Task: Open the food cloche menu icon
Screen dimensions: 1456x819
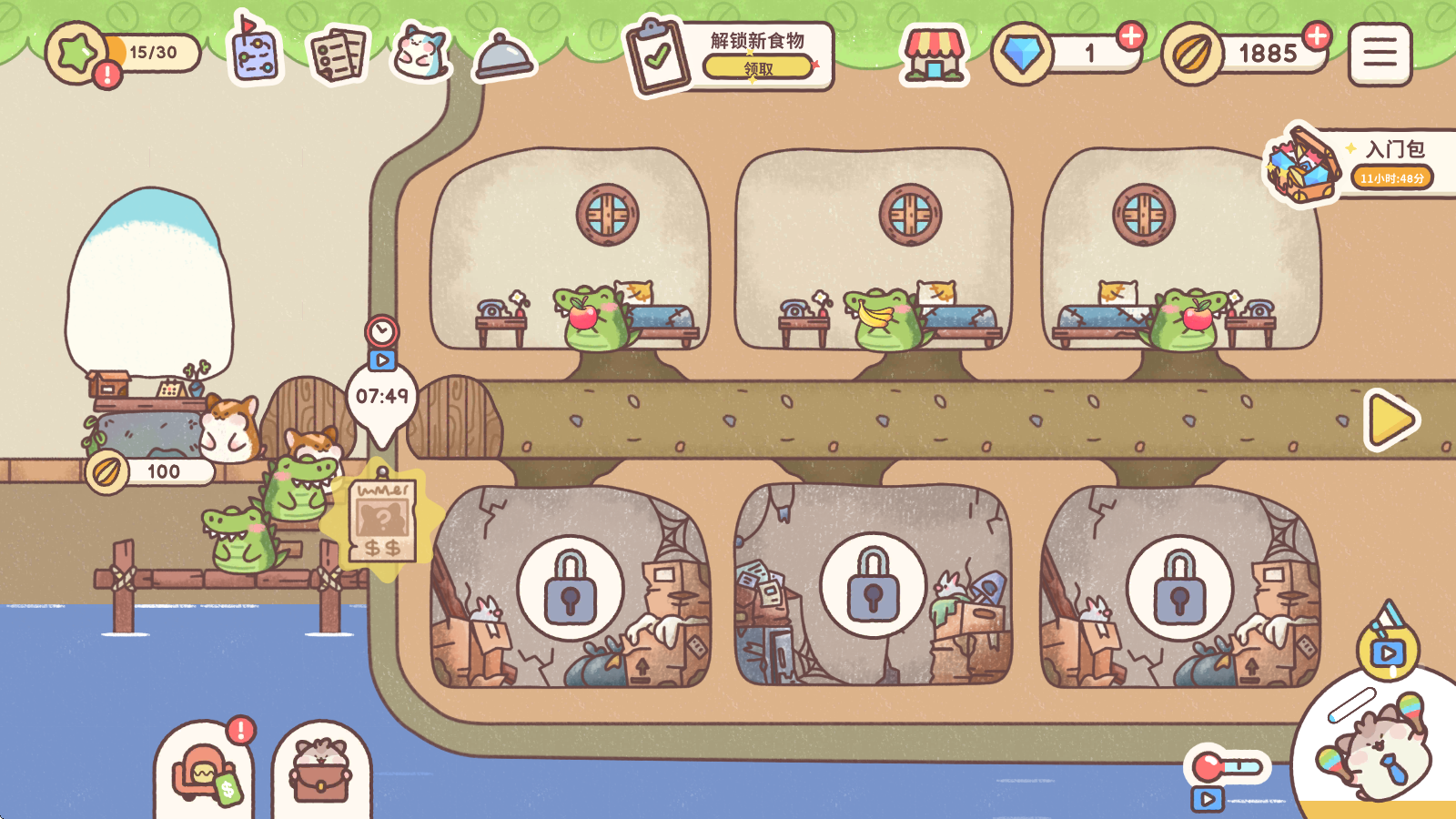Action: 503,56
